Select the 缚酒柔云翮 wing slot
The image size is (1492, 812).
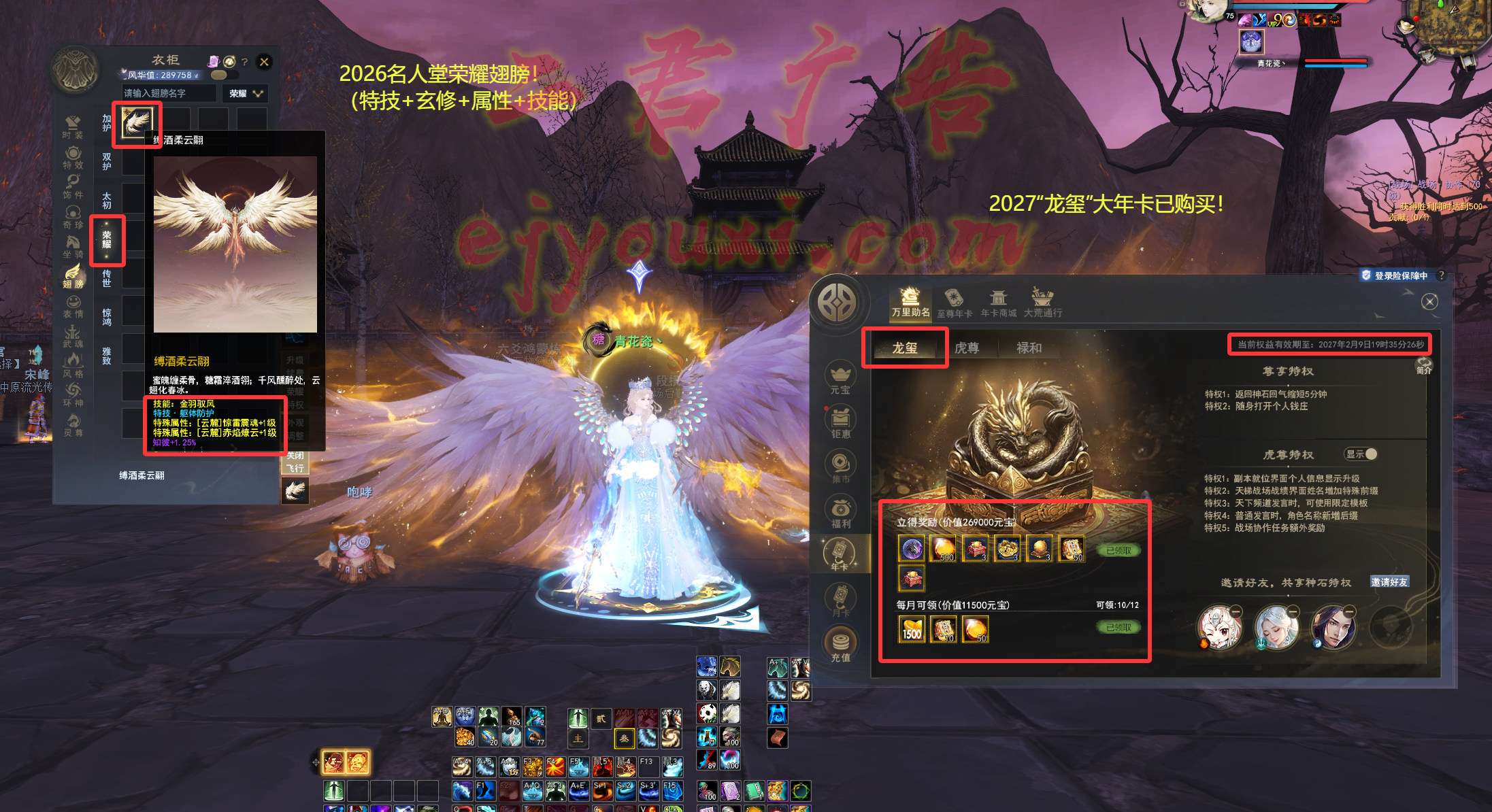136,123
